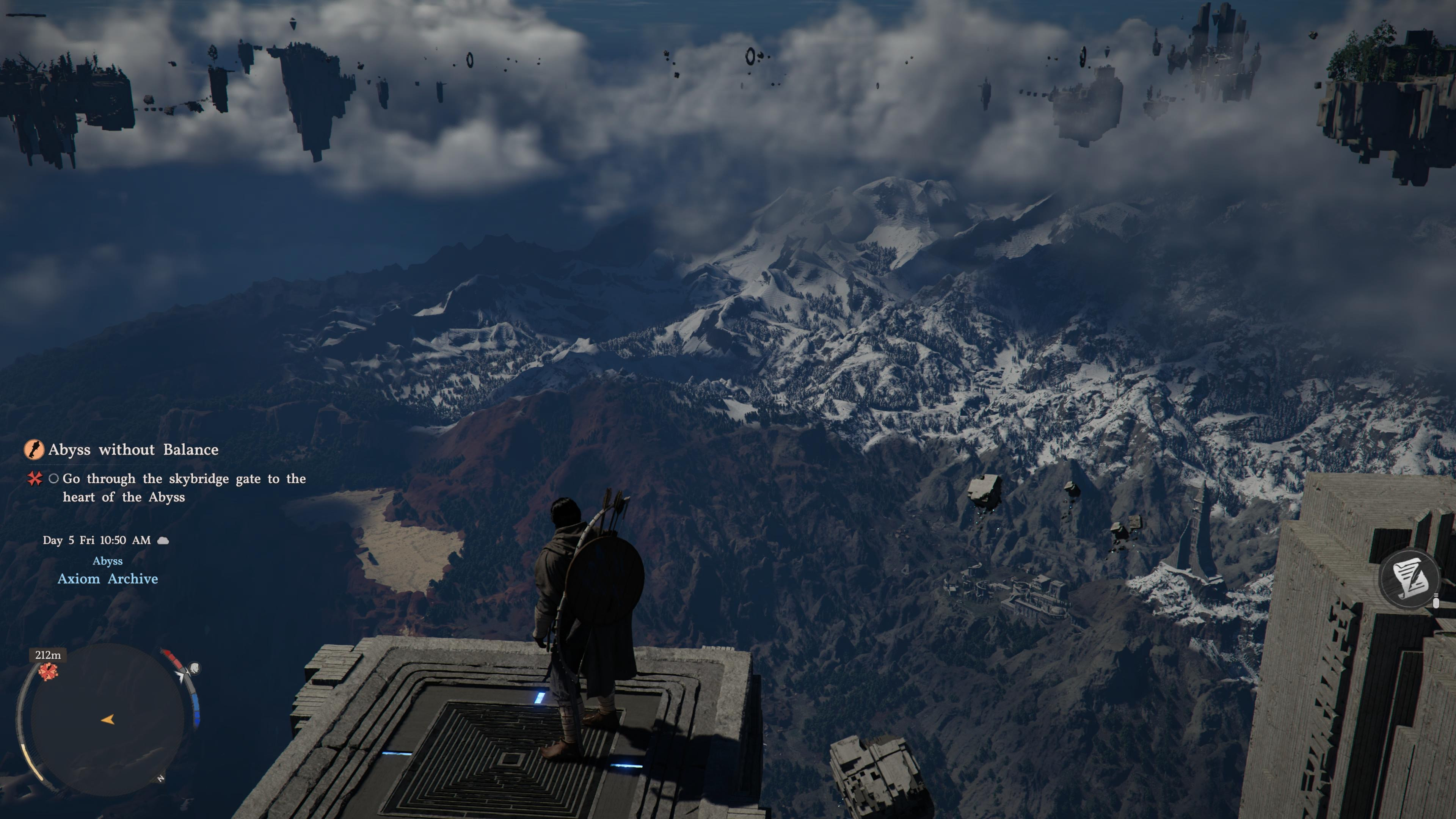Open the scroll and quill journal icon
This screenshot has width=1456, height=819.
point(1409,577)
